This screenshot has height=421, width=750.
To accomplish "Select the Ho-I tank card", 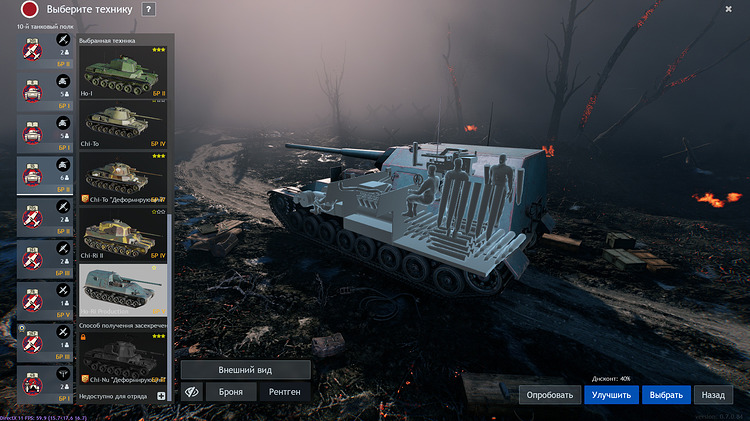I will coord(123,75).
